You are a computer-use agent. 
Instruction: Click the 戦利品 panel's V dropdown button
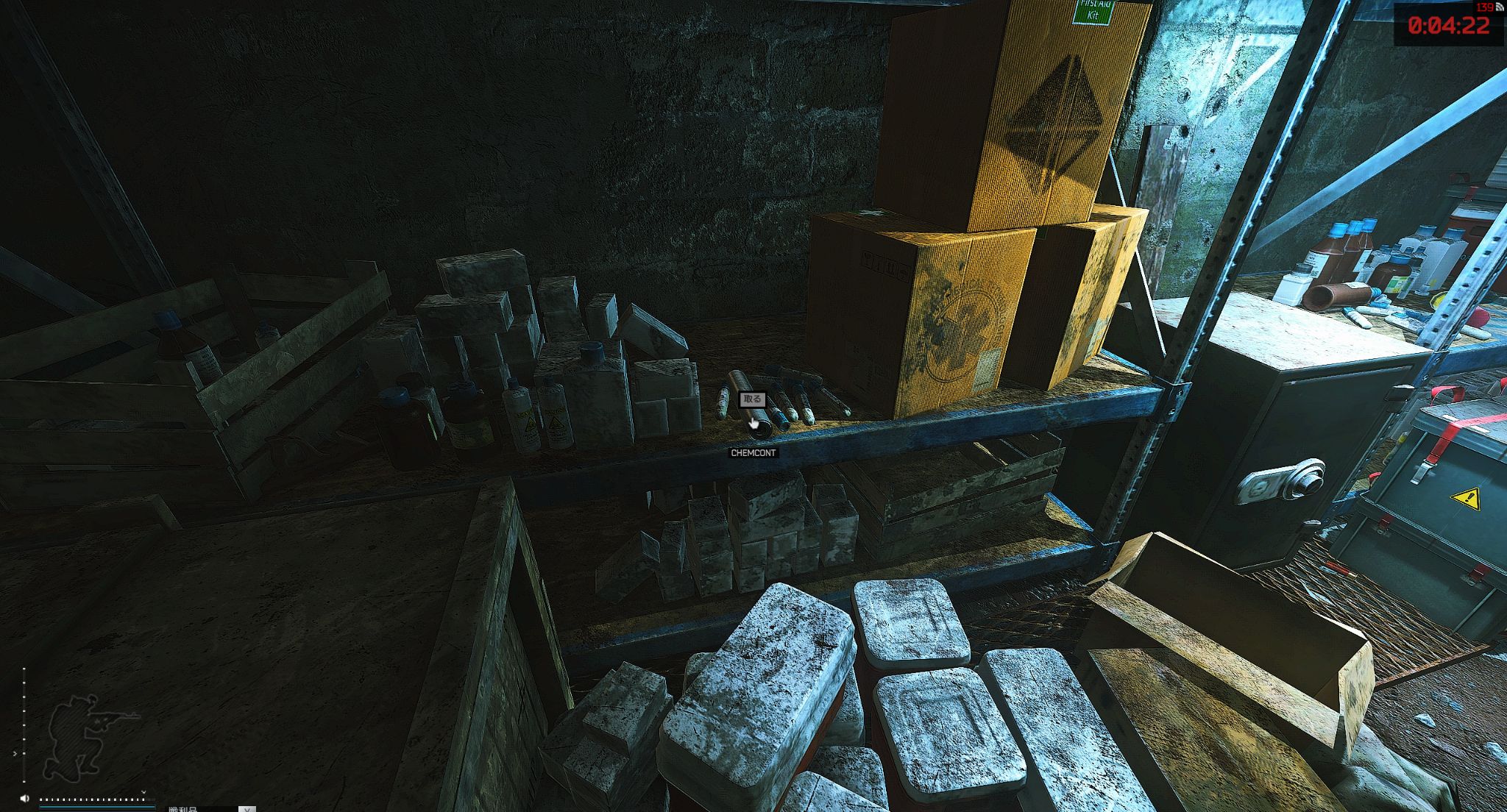[247, 808]
